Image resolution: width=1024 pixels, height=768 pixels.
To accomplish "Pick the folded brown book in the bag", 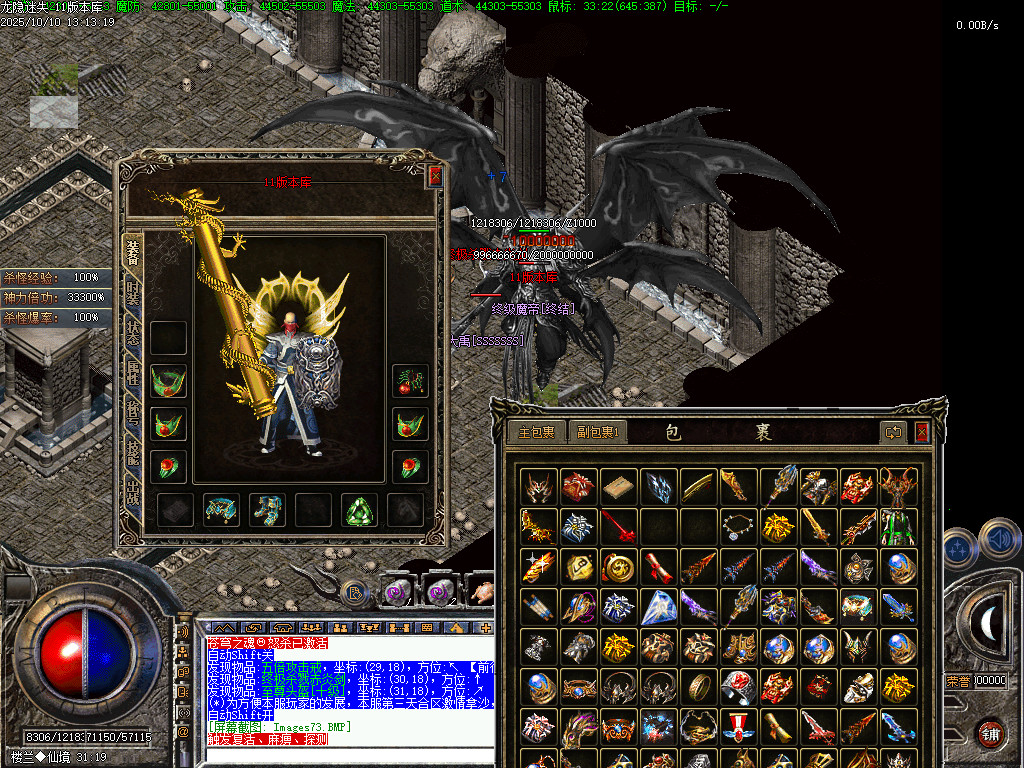I will pos(619,487).
